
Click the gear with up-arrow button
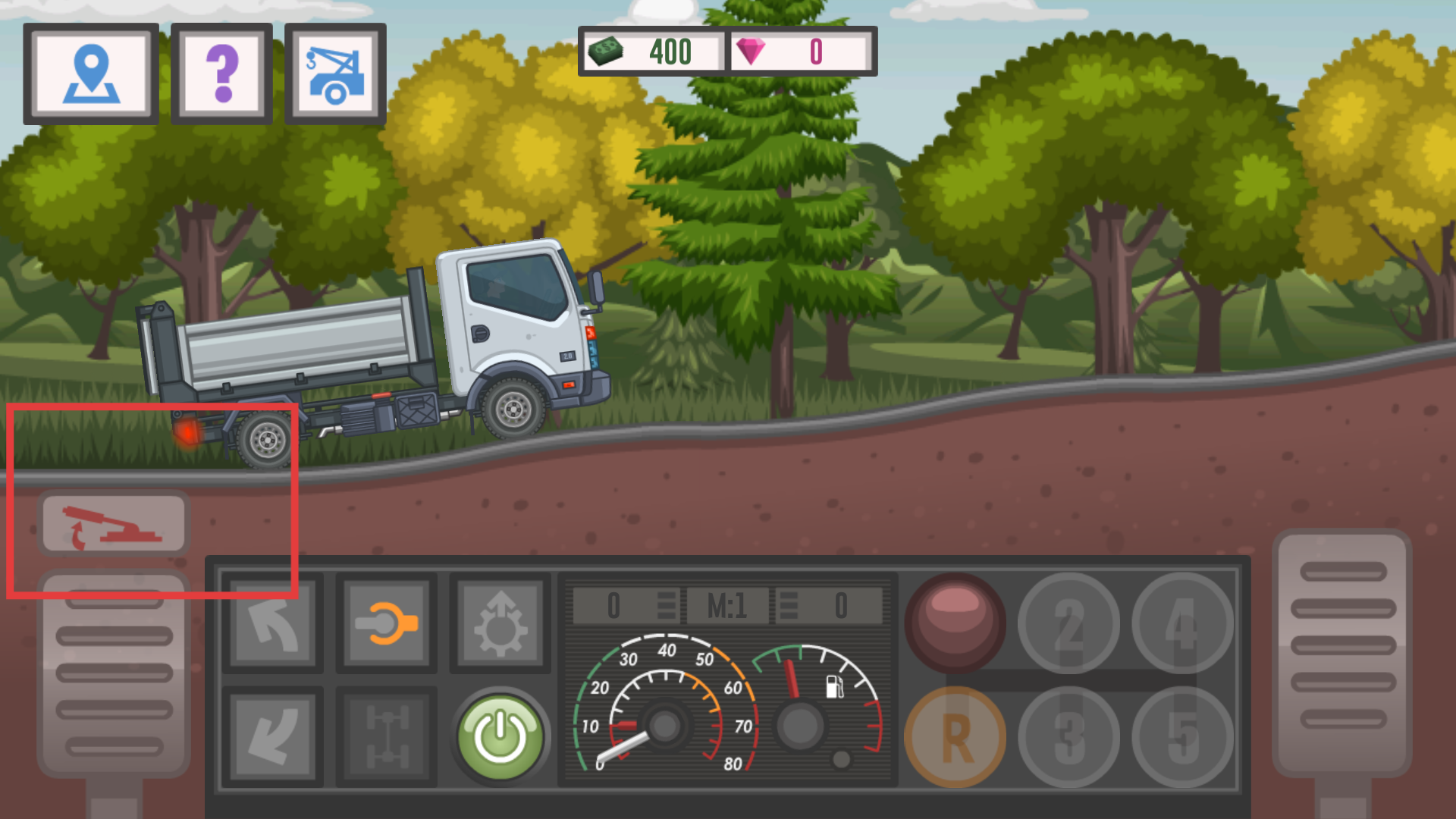[500, 623]
